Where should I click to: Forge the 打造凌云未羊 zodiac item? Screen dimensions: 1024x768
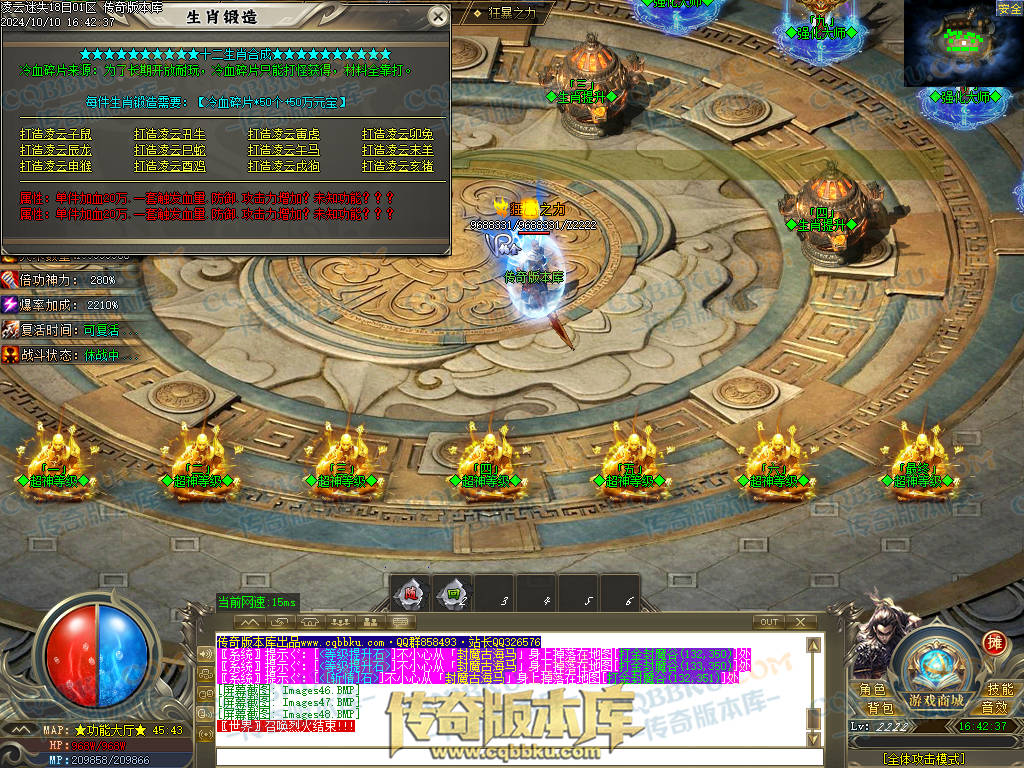(398, 150)
